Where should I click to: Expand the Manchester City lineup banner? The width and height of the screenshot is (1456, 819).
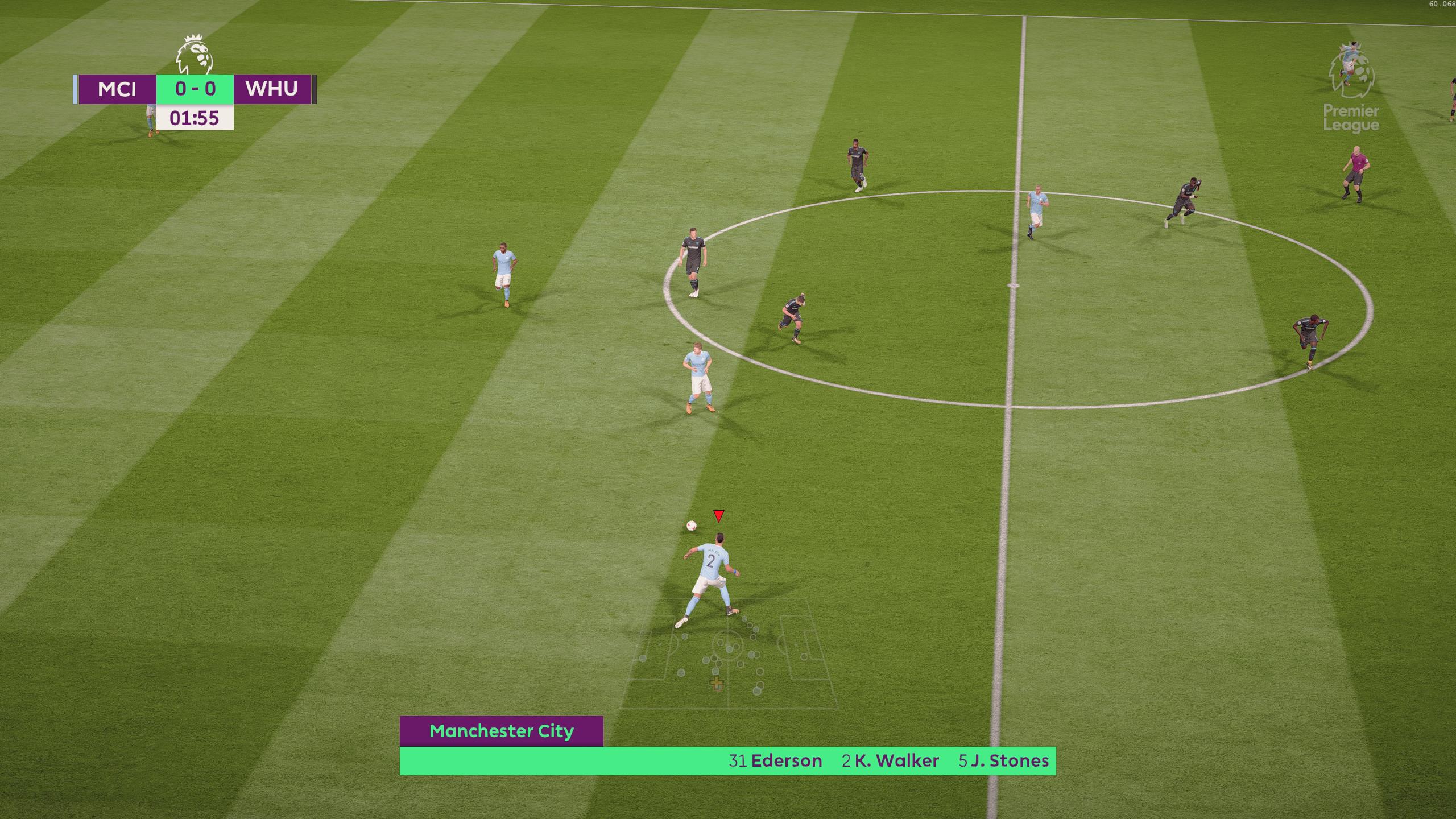click(502, 731)
